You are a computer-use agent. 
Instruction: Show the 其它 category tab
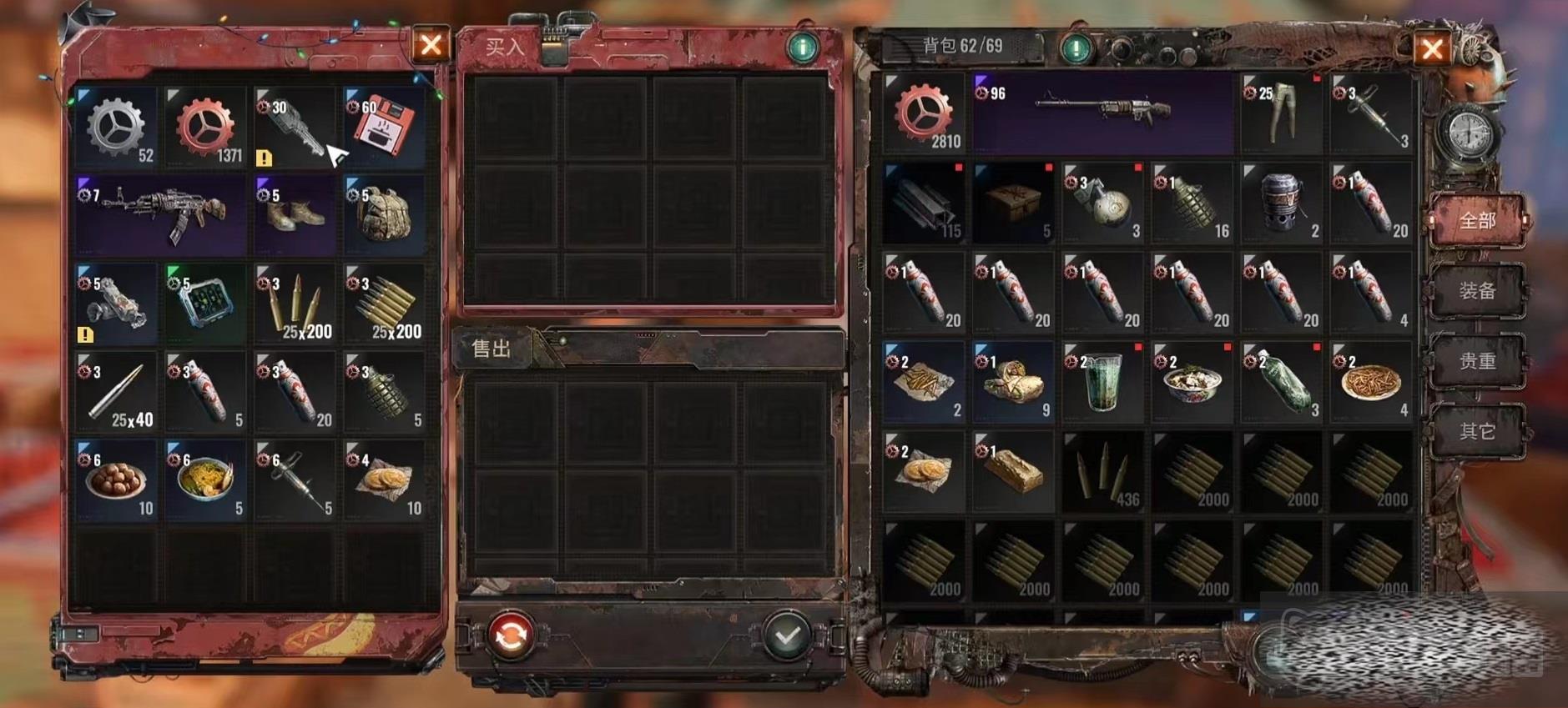1477,431
